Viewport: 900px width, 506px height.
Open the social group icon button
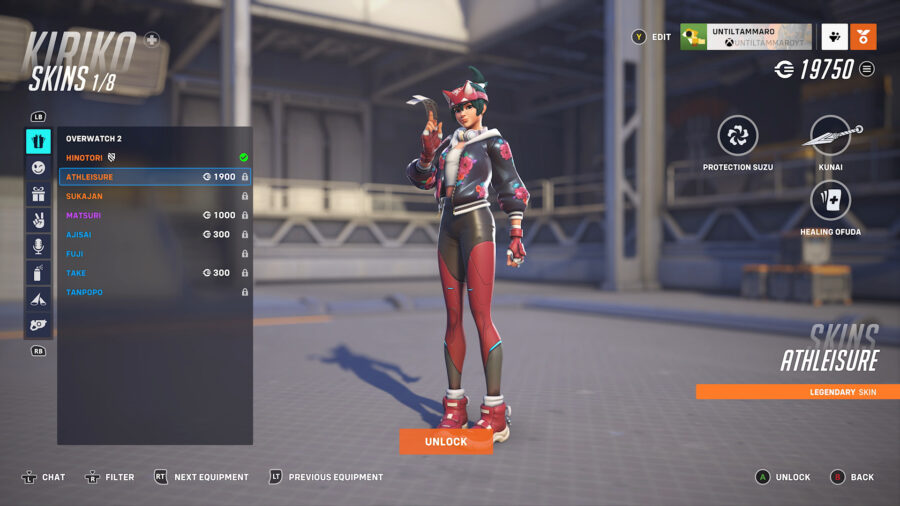coord(835,37)
